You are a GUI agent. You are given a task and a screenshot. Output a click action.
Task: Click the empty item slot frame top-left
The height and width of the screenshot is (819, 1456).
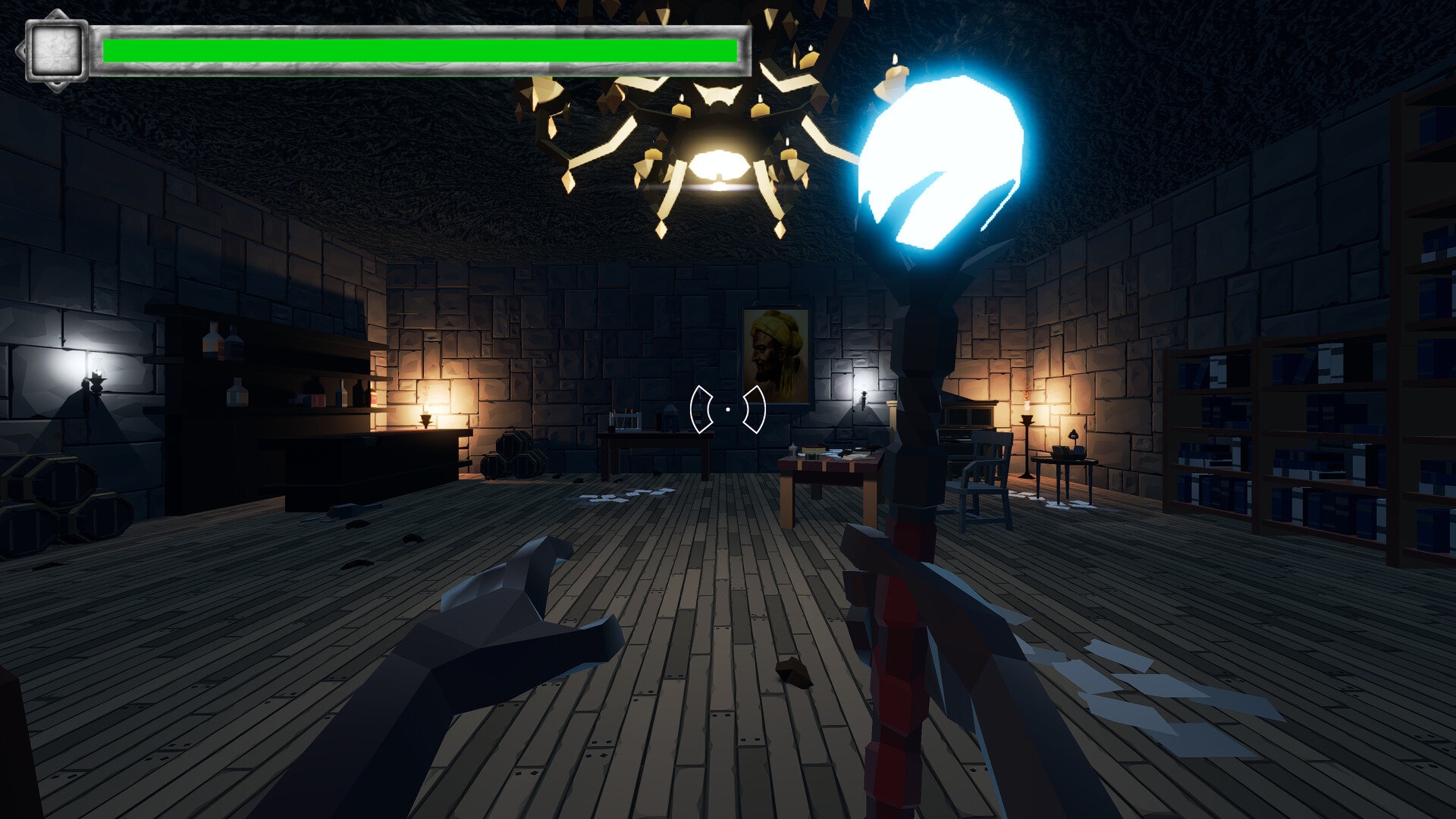coord(55,49)
